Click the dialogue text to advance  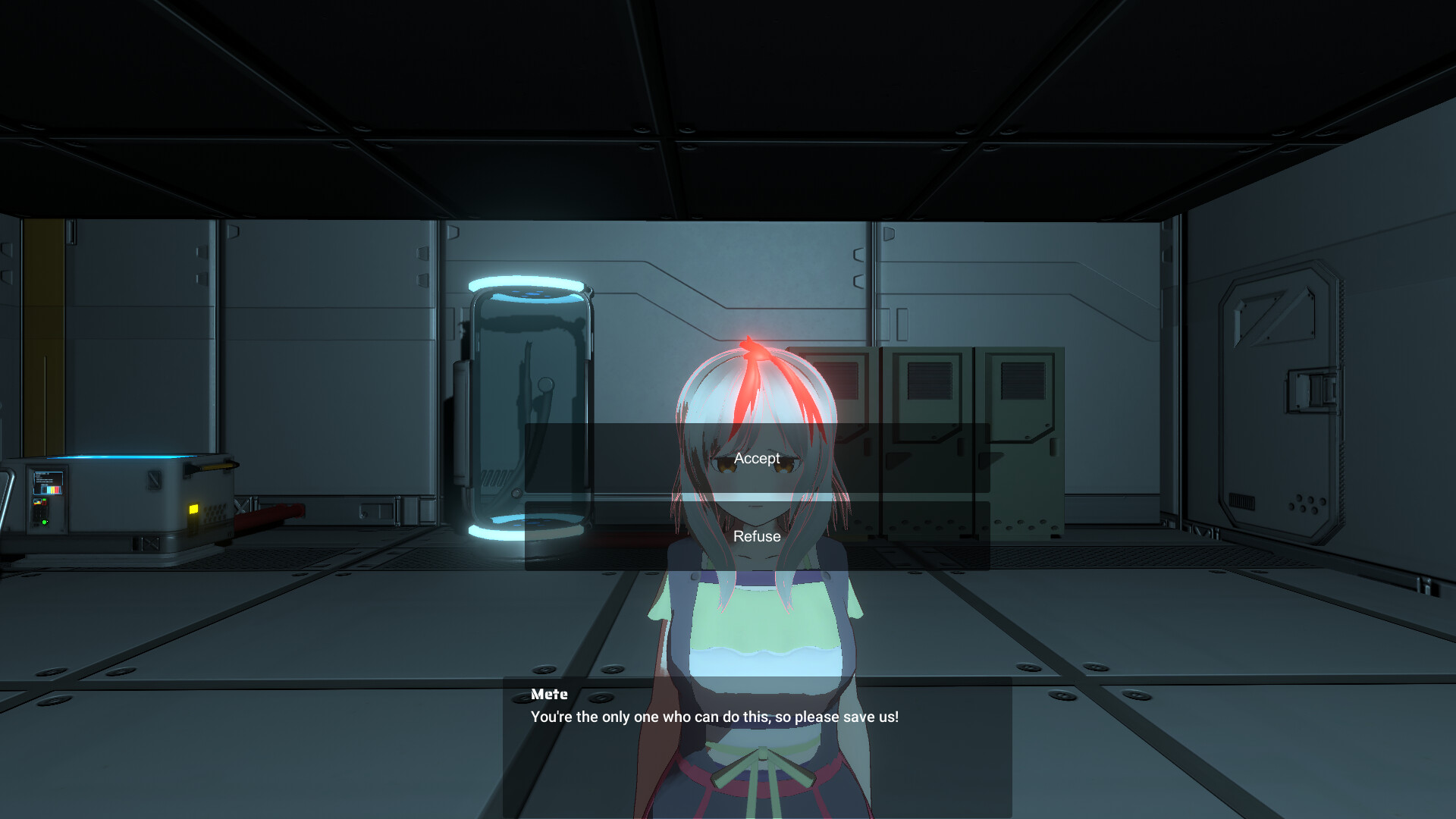[x=714, y=716]
